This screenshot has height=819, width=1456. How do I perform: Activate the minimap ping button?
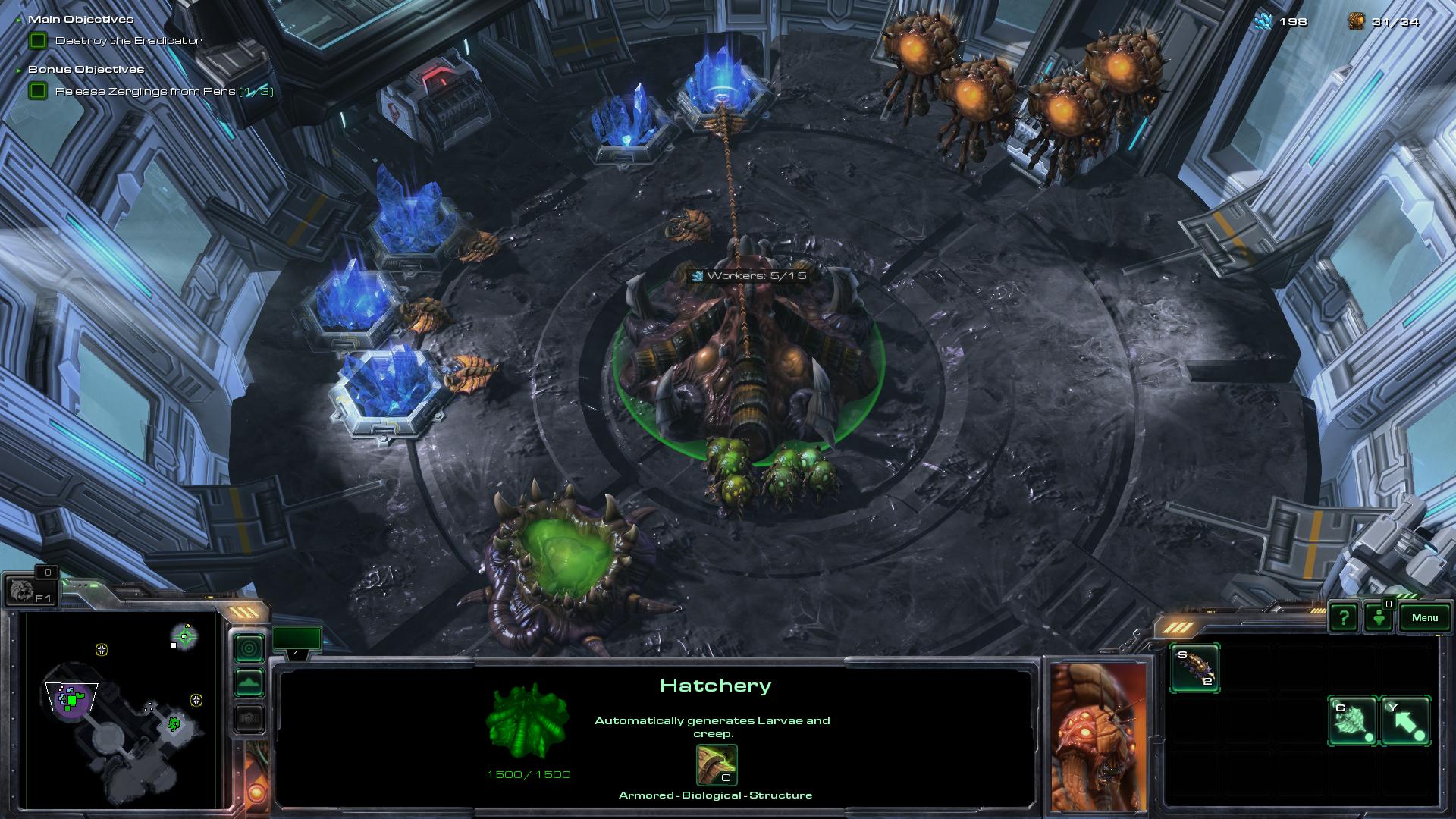(249, 648)
